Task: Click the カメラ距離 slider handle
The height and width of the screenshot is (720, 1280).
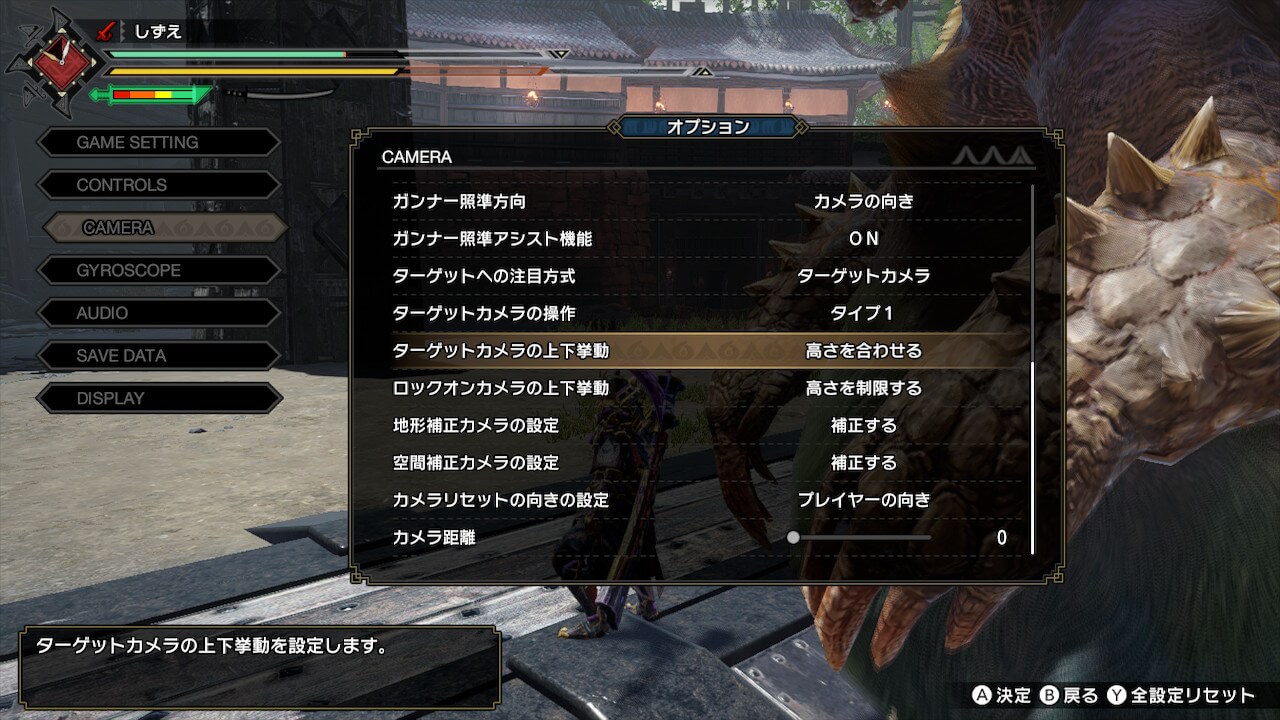Action: pyautogui.click(x=793, y=537)
